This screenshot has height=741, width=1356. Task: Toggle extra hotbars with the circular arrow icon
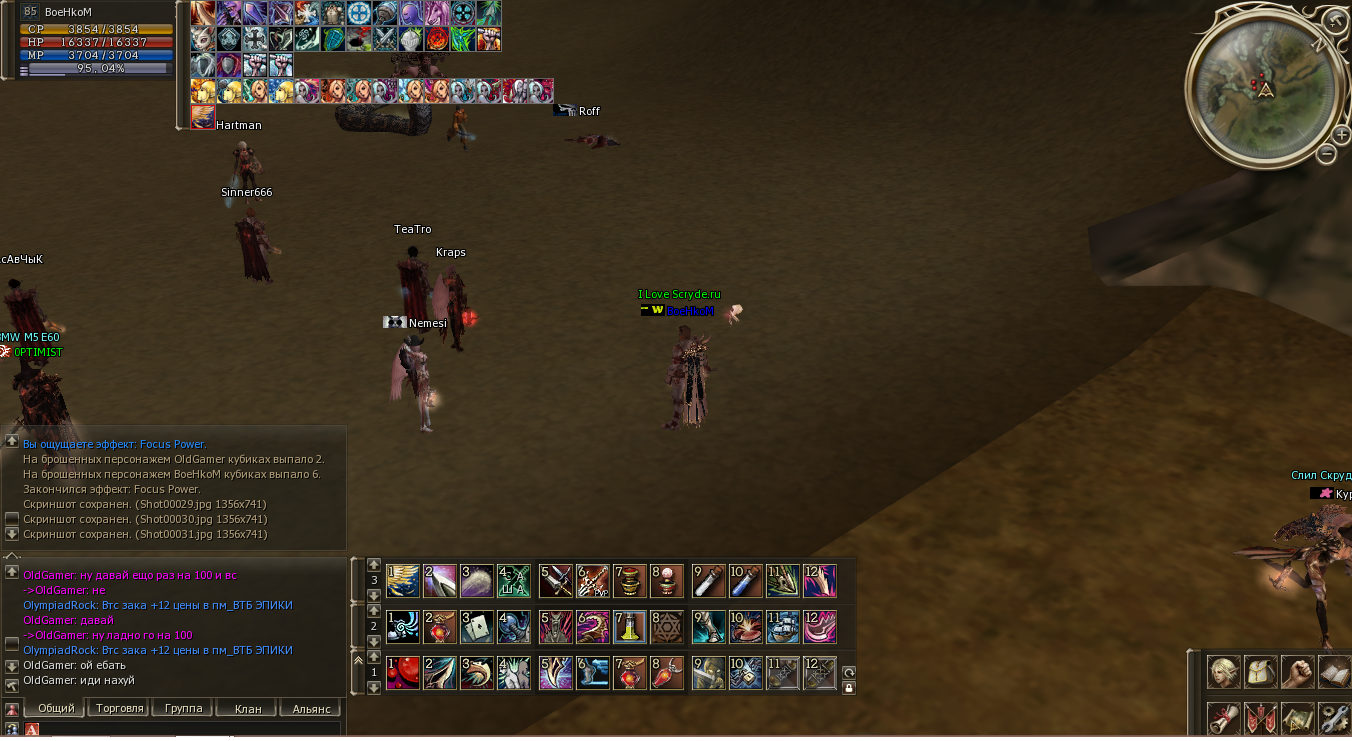coord(849,672)
